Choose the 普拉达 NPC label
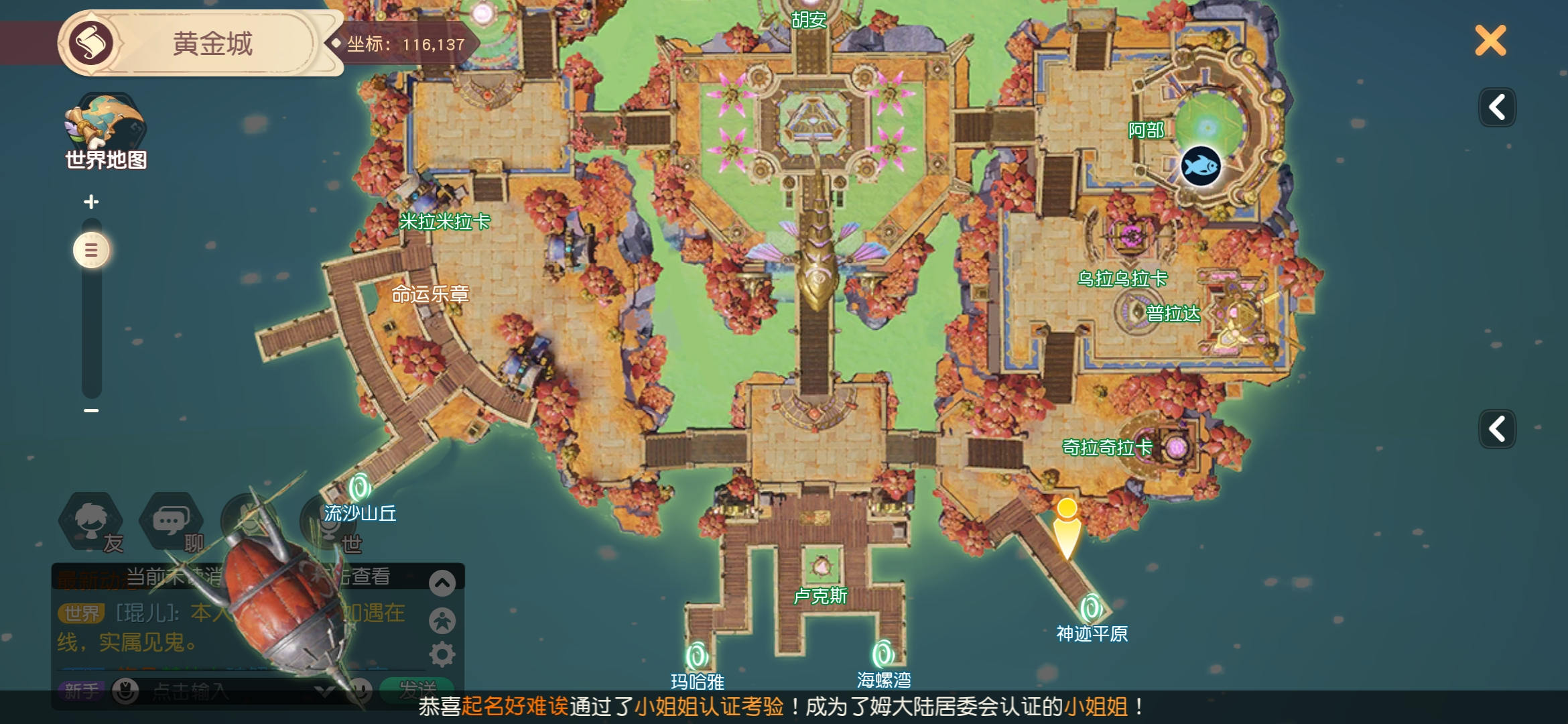 coord(1173,313)
